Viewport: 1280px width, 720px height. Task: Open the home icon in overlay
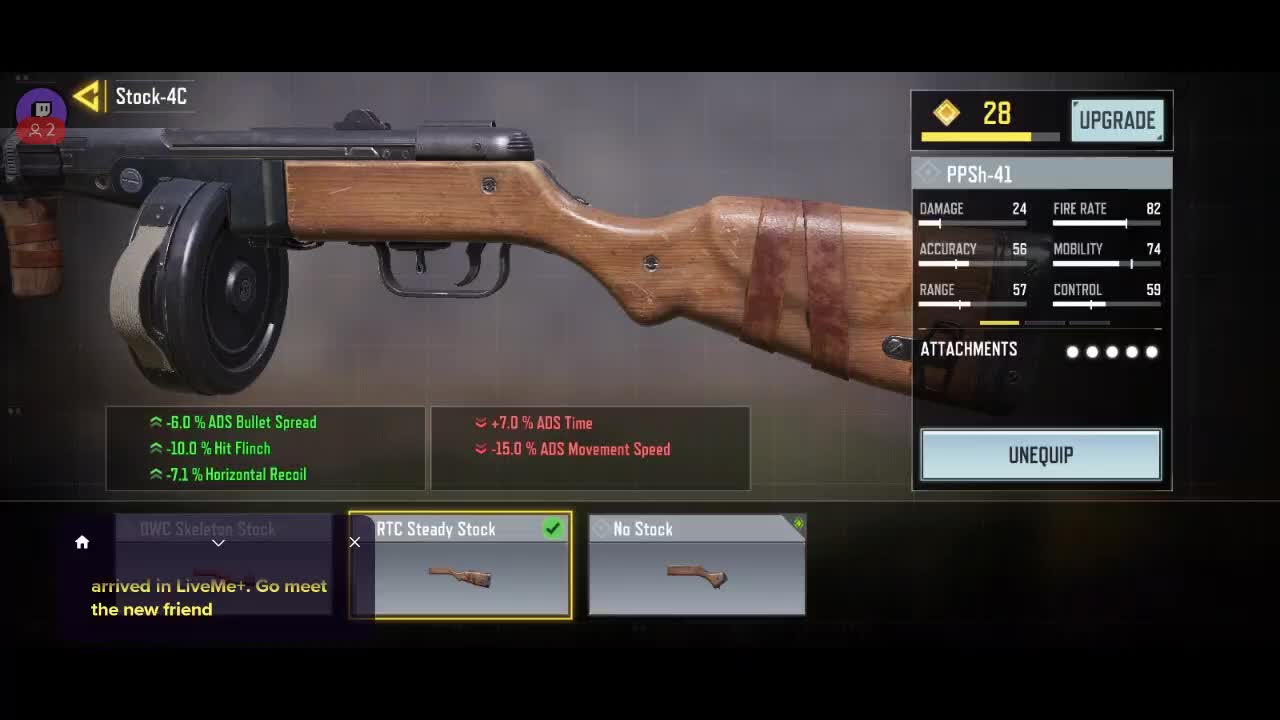pyautogui.click(x=82, y=542)
